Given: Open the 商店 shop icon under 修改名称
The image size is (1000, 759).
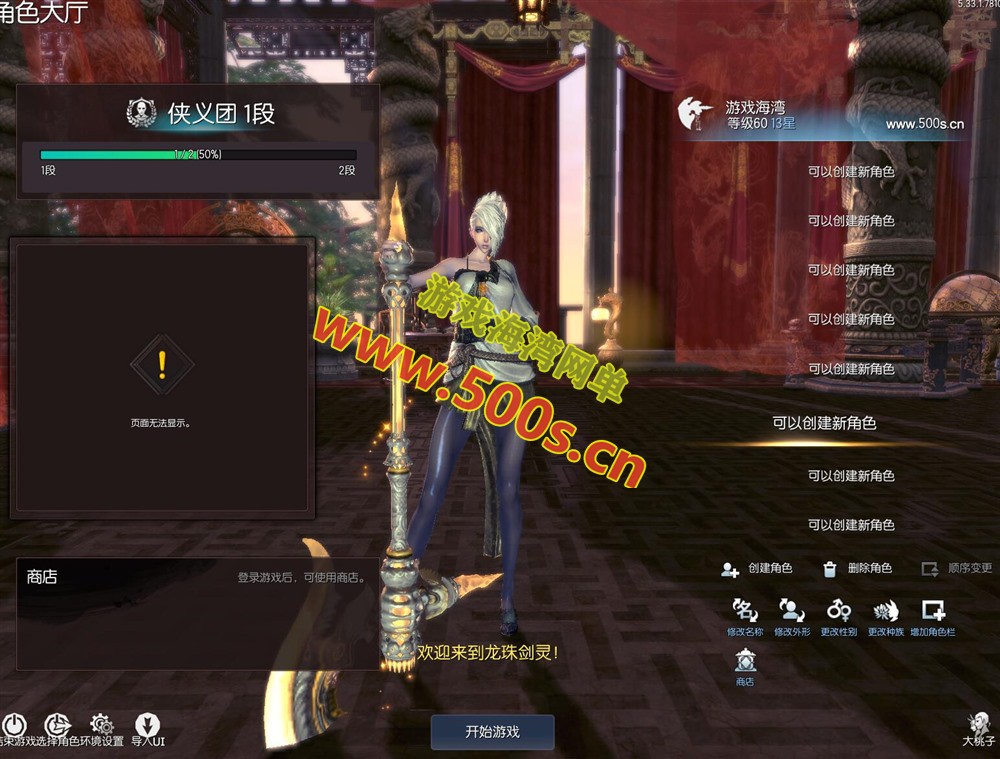Looking at the screenshot, I should [x=745, y=662].
